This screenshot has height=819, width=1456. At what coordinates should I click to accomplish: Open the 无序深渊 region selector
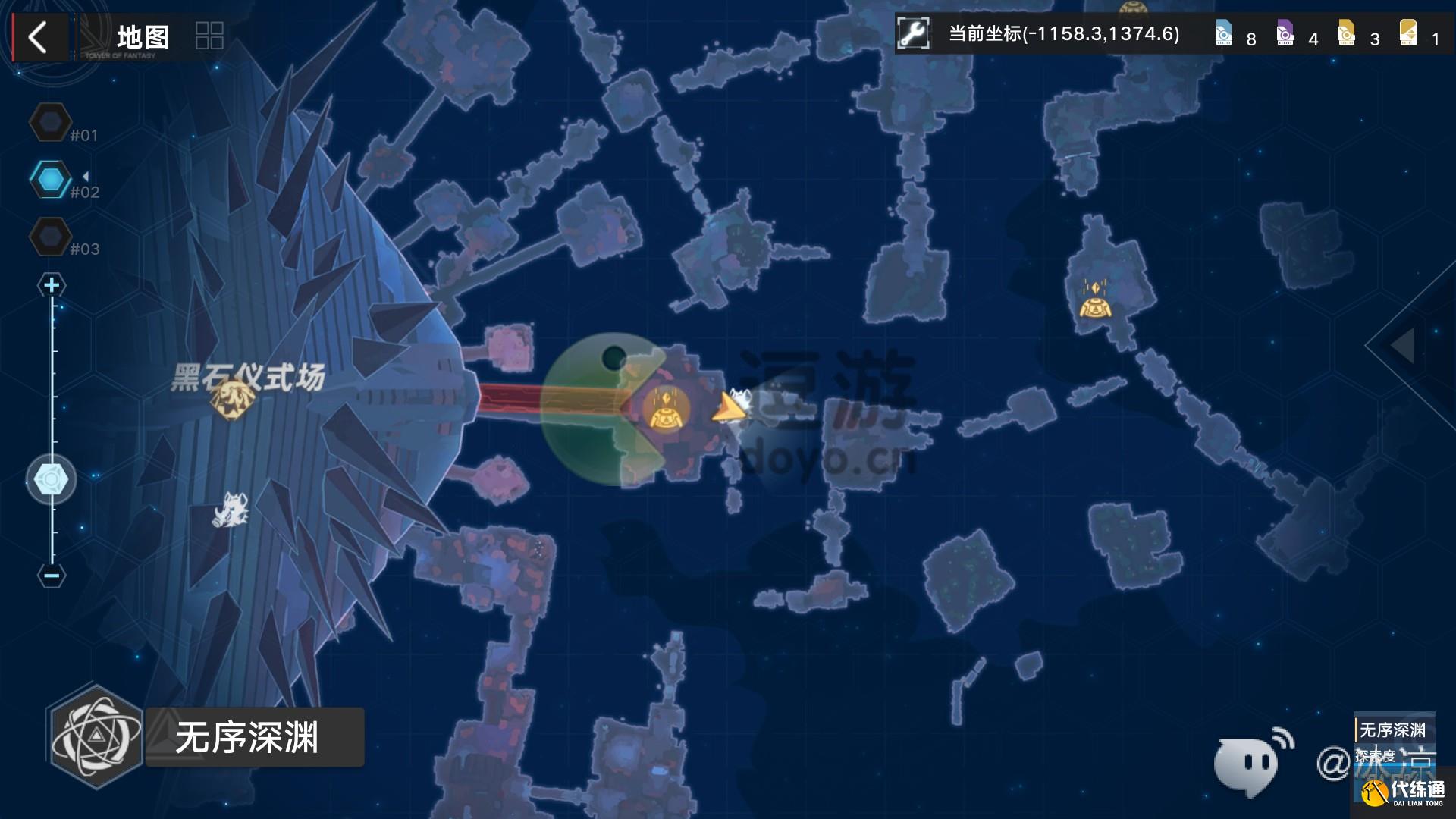[205, 737]
